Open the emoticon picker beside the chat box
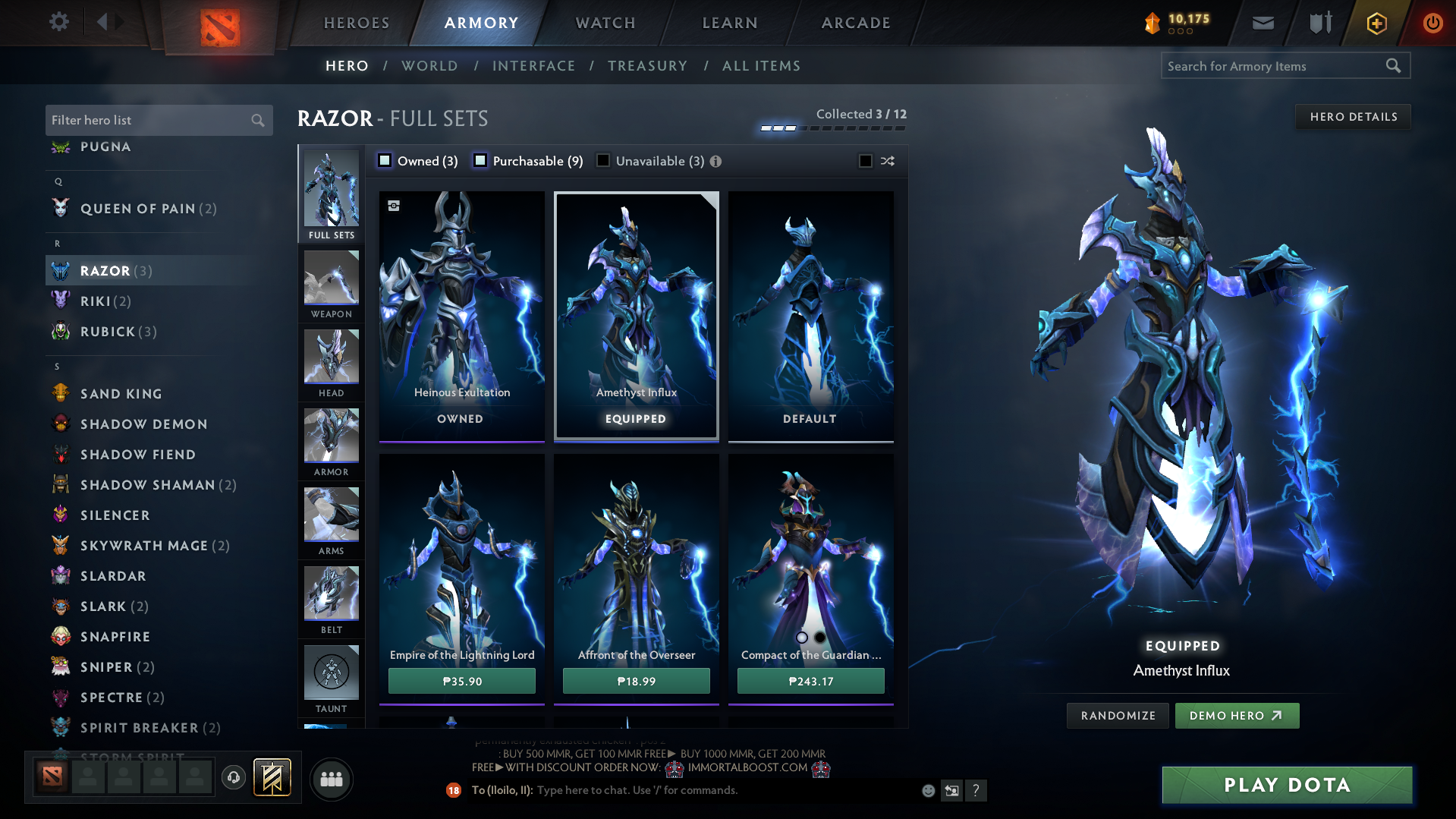The image size is (1456, 819). [x=927, y=790]
